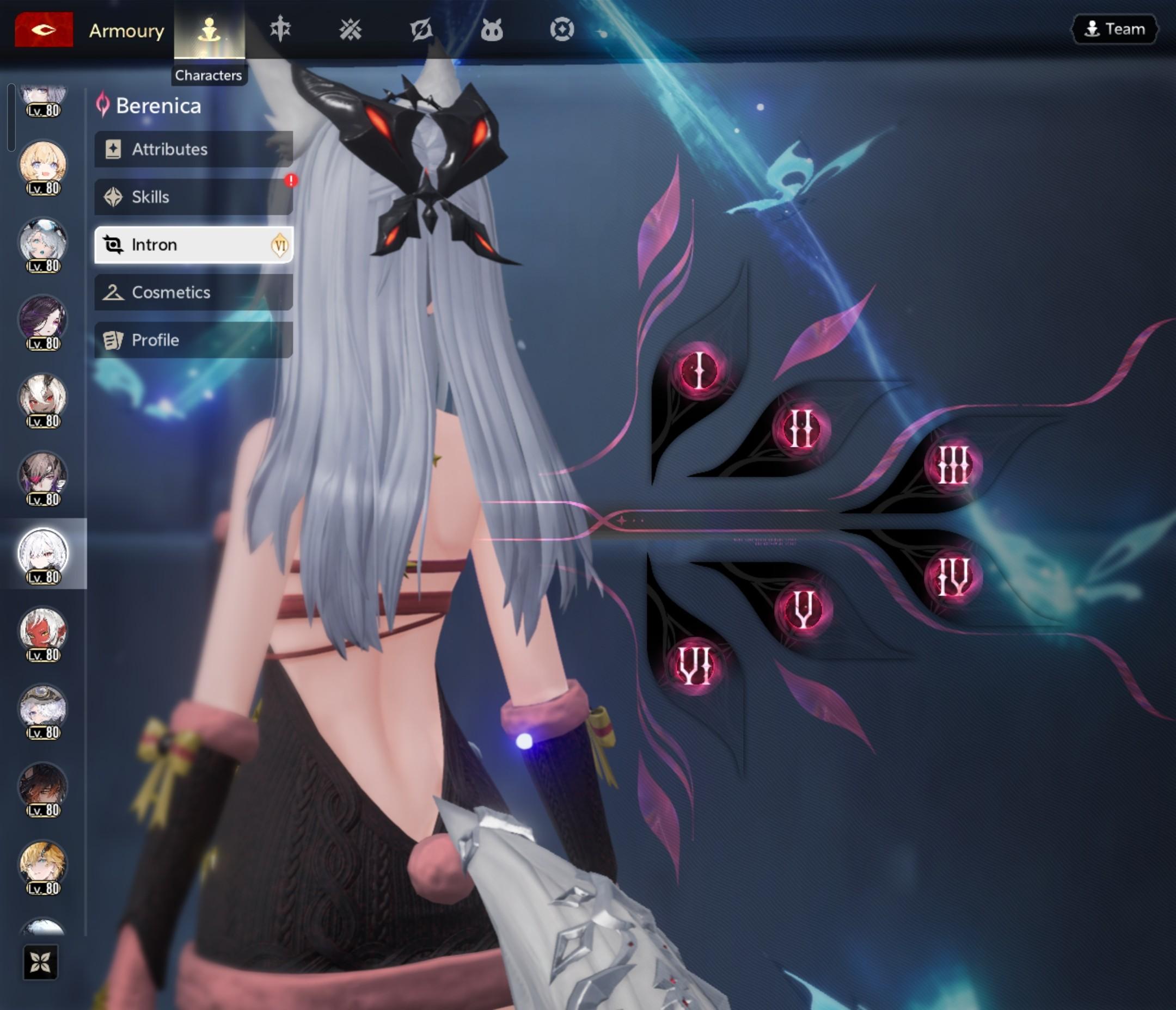Image resolution: width=1176 pixels, height=1010 pixels.
Task: Pick the dark purple-haired character portrait
Action: click(43, 320)
